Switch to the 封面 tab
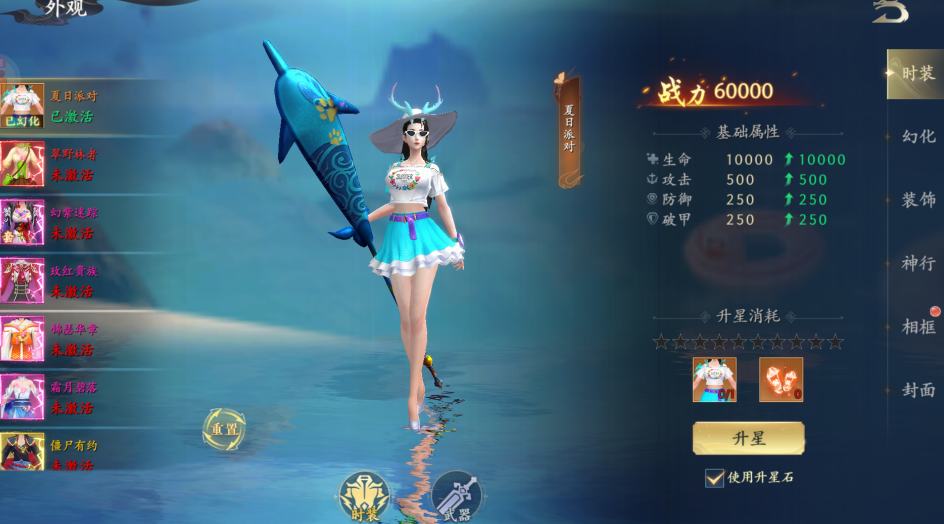This screenshot has width=944, height=524. coord(918,390)
